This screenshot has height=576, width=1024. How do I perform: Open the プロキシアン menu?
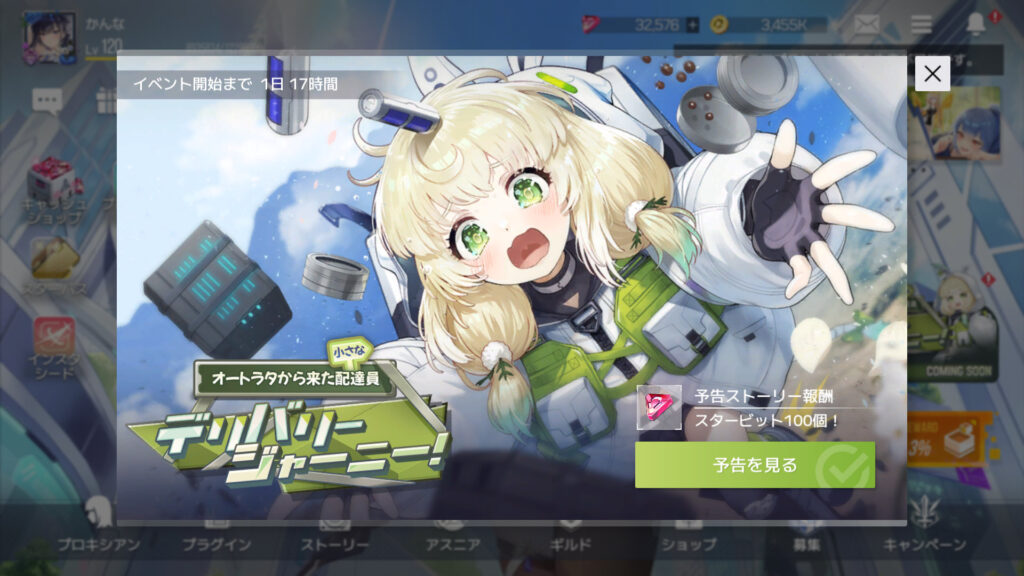98,535
